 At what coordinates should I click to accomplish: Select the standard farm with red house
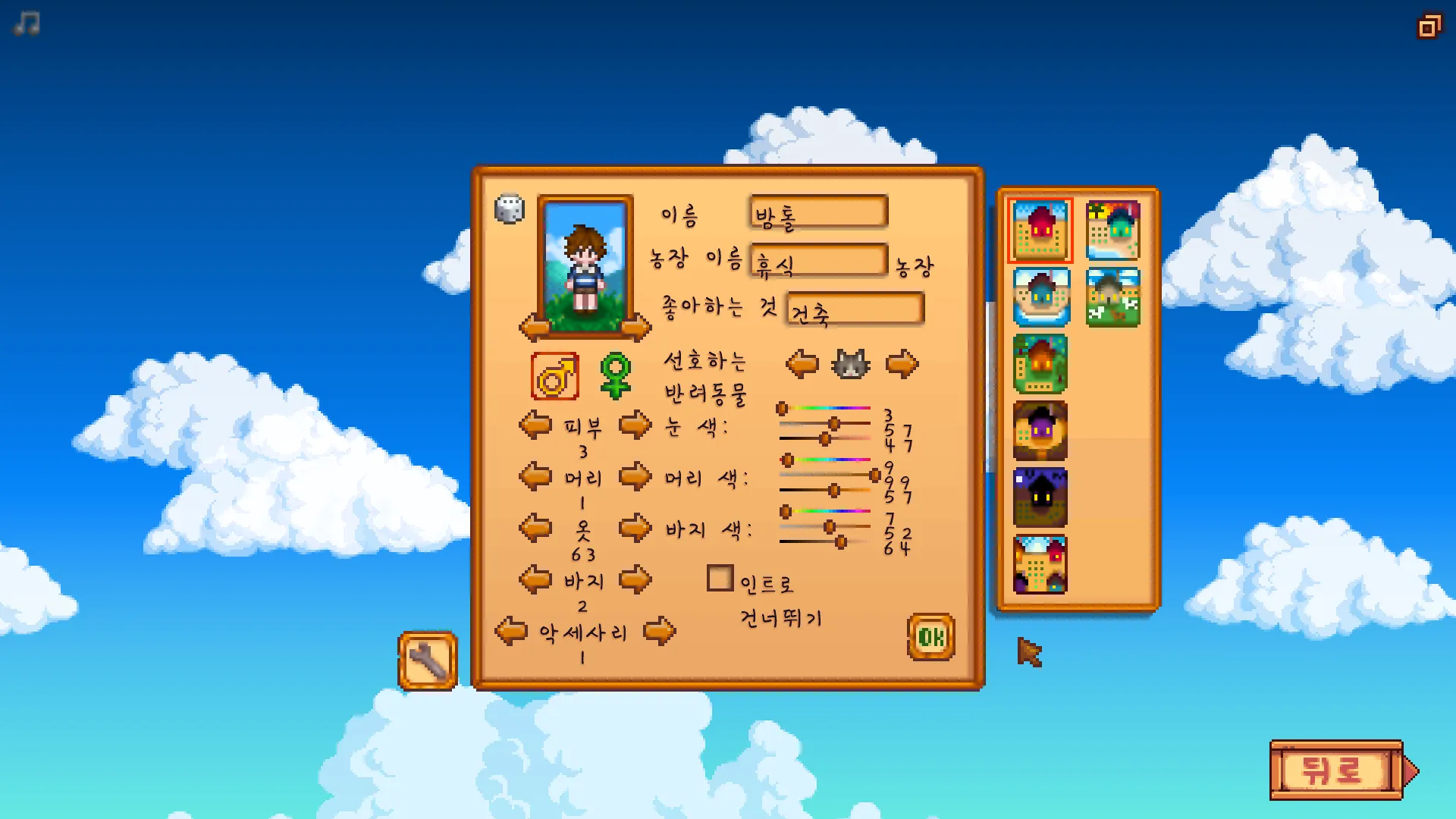(1040, 231)
